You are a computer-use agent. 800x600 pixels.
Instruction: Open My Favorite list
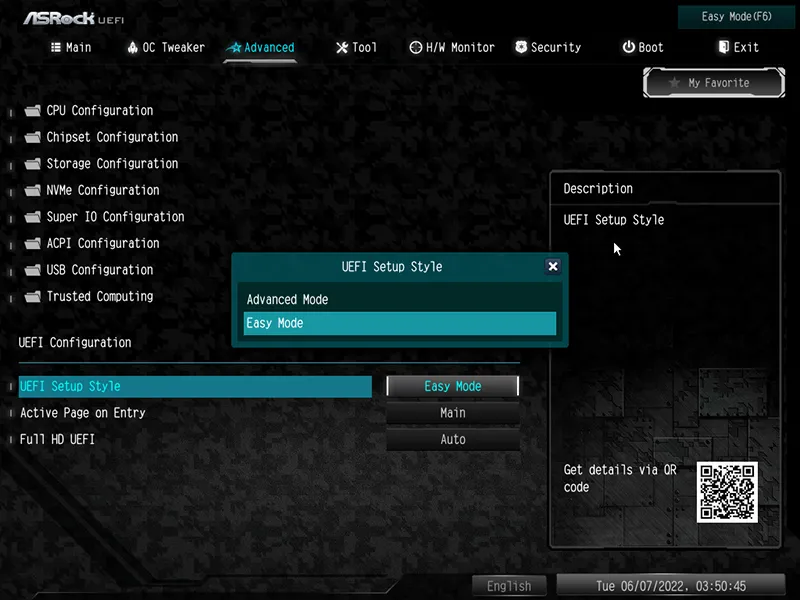click(711, 83)
